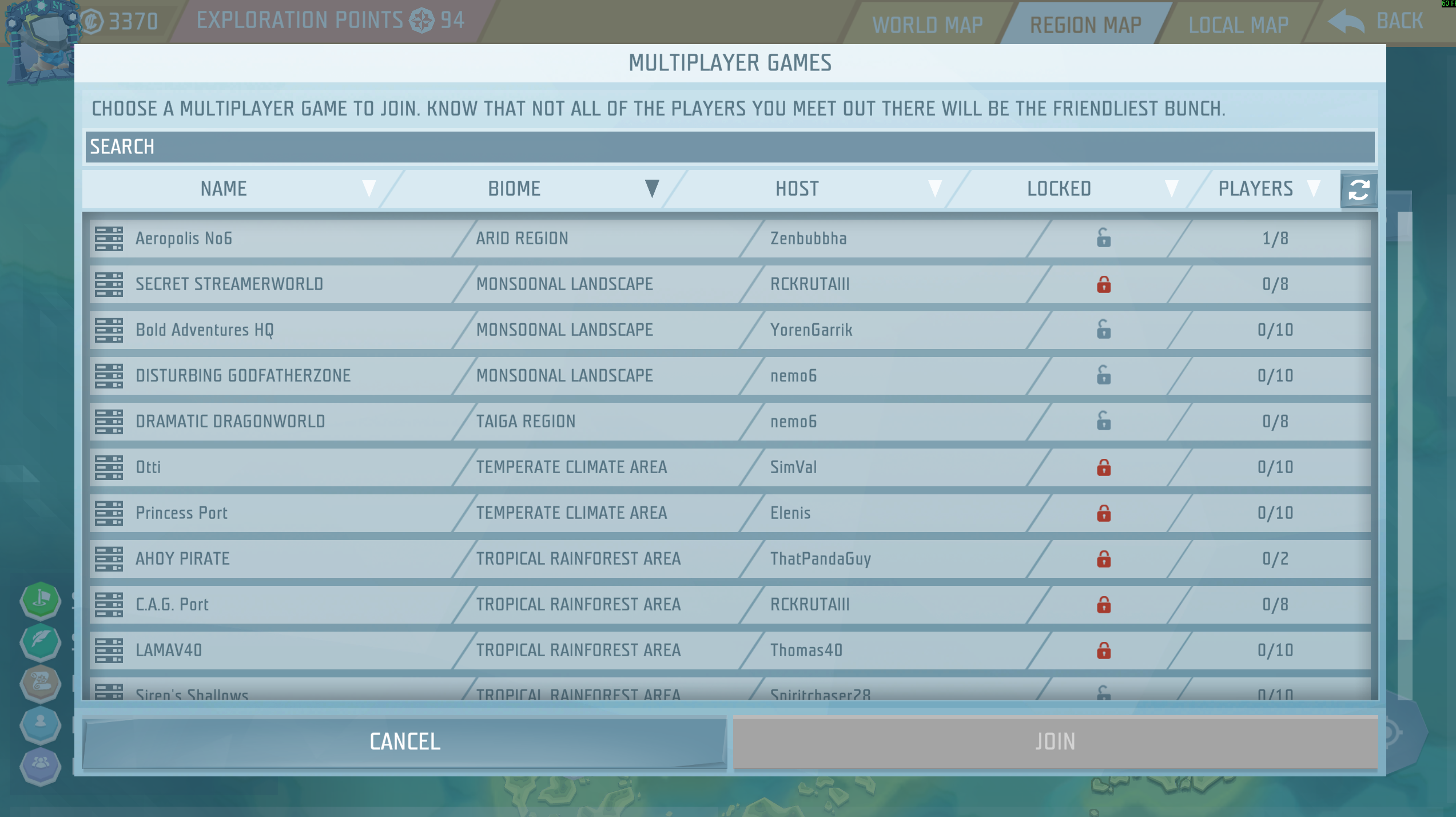
Task: Click the open padlock for Bold Adventures HQ
Action: coord(1103,330)
